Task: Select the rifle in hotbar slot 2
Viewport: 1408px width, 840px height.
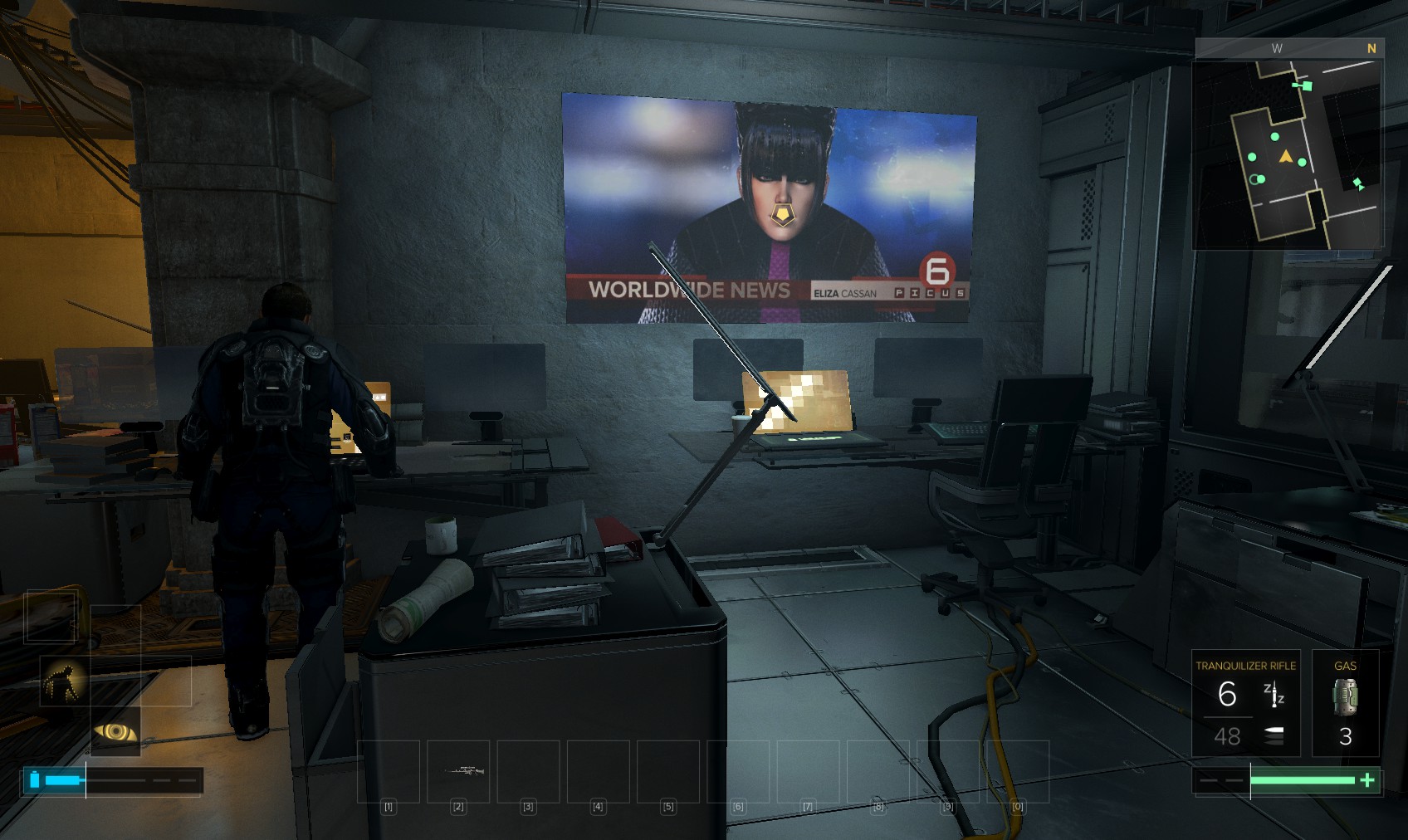Action: [x=458, y=771]
